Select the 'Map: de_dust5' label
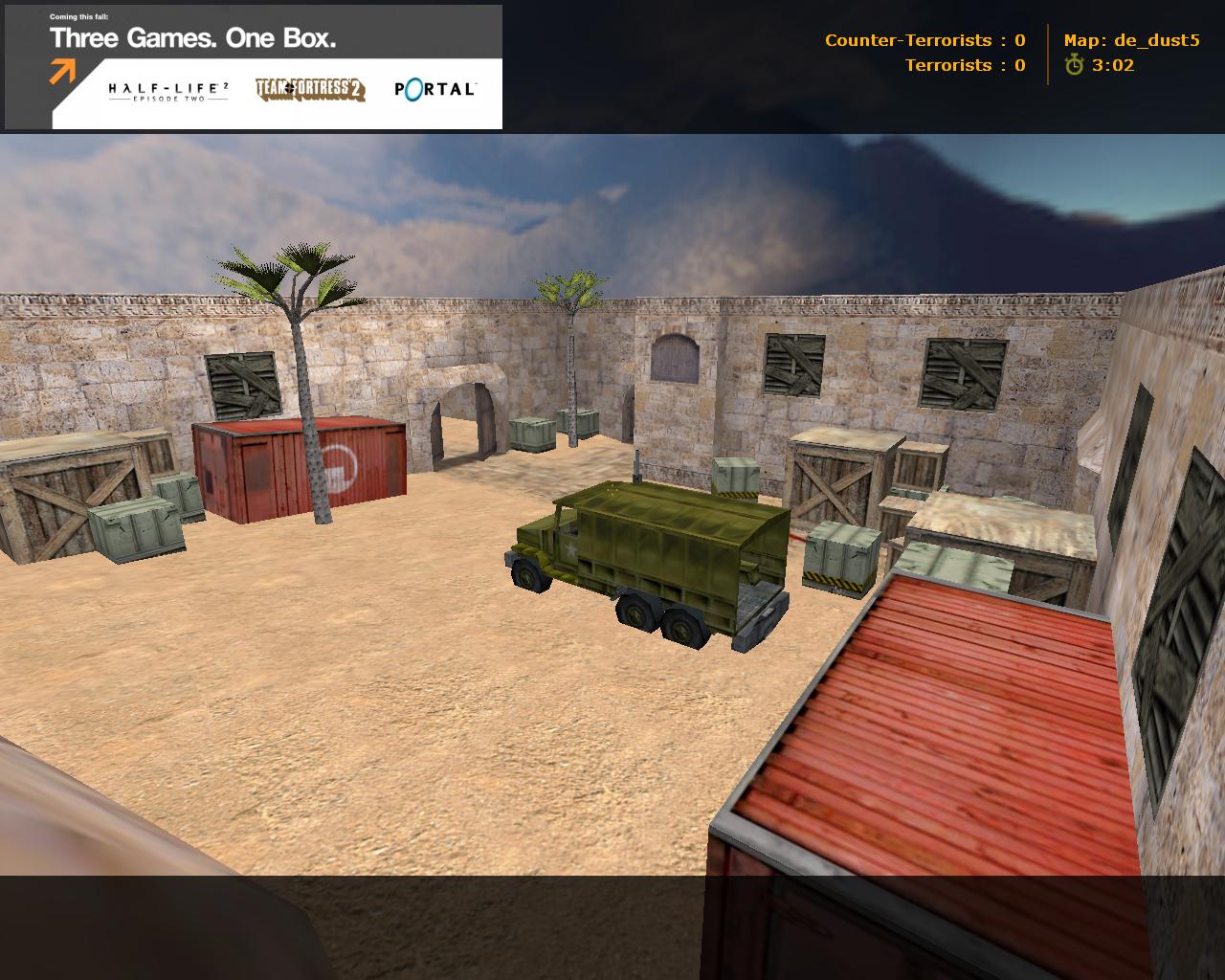1225x980 pixels. tap(1132, 40)
